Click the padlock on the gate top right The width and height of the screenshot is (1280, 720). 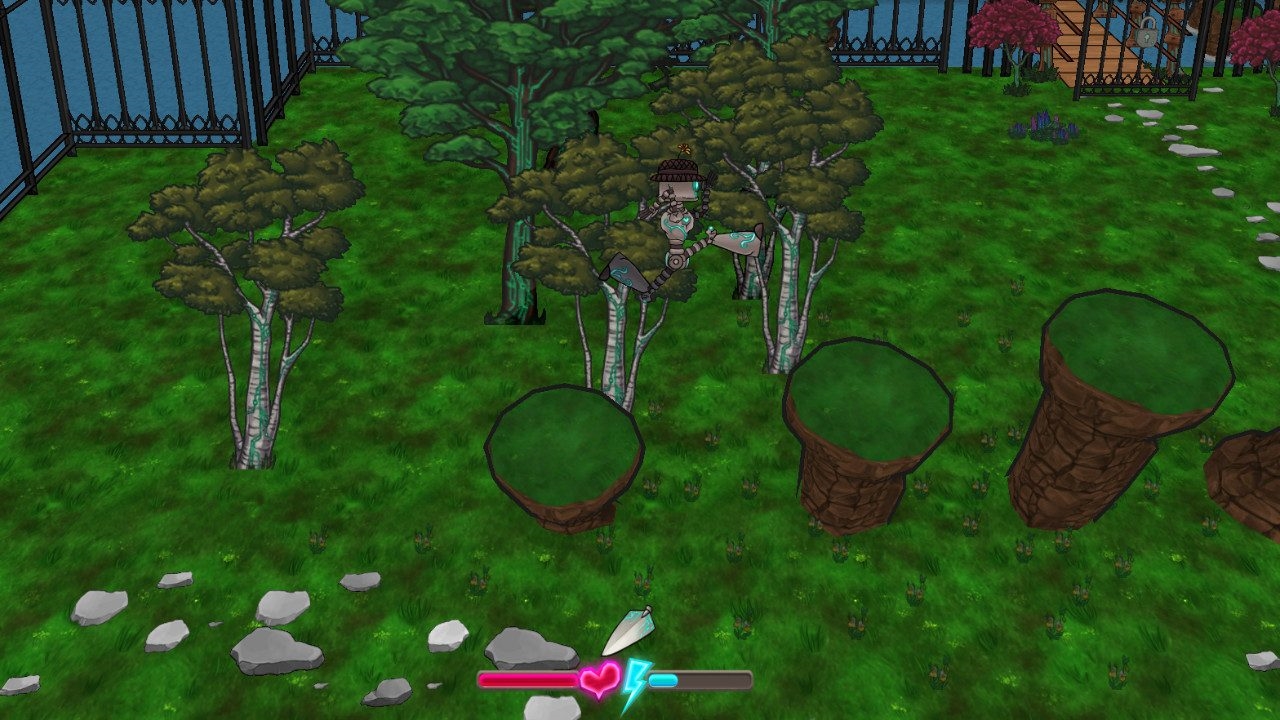coord(1148,33)
